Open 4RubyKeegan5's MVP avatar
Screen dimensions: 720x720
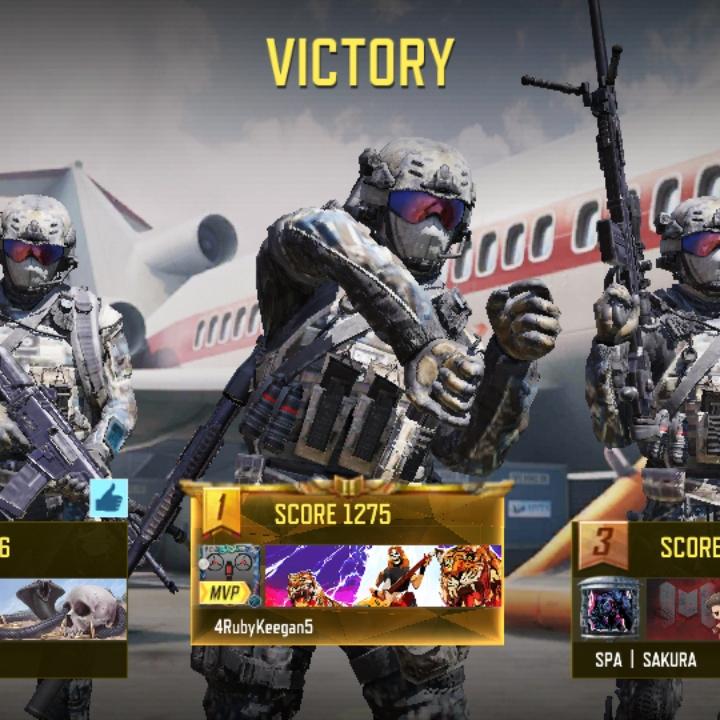[229, 575]
